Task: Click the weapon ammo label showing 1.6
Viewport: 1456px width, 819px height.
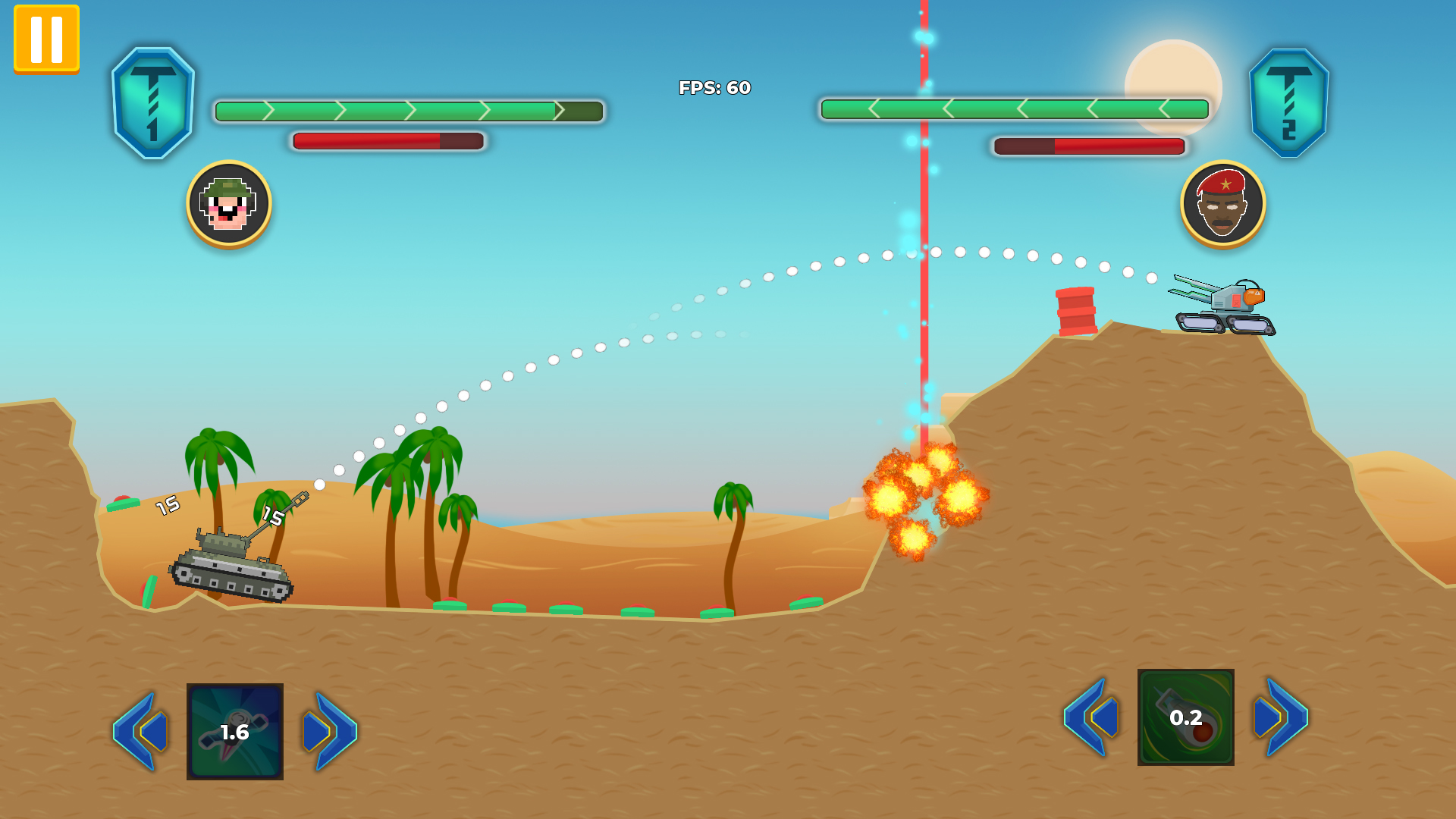Action: tap(234, 732)
